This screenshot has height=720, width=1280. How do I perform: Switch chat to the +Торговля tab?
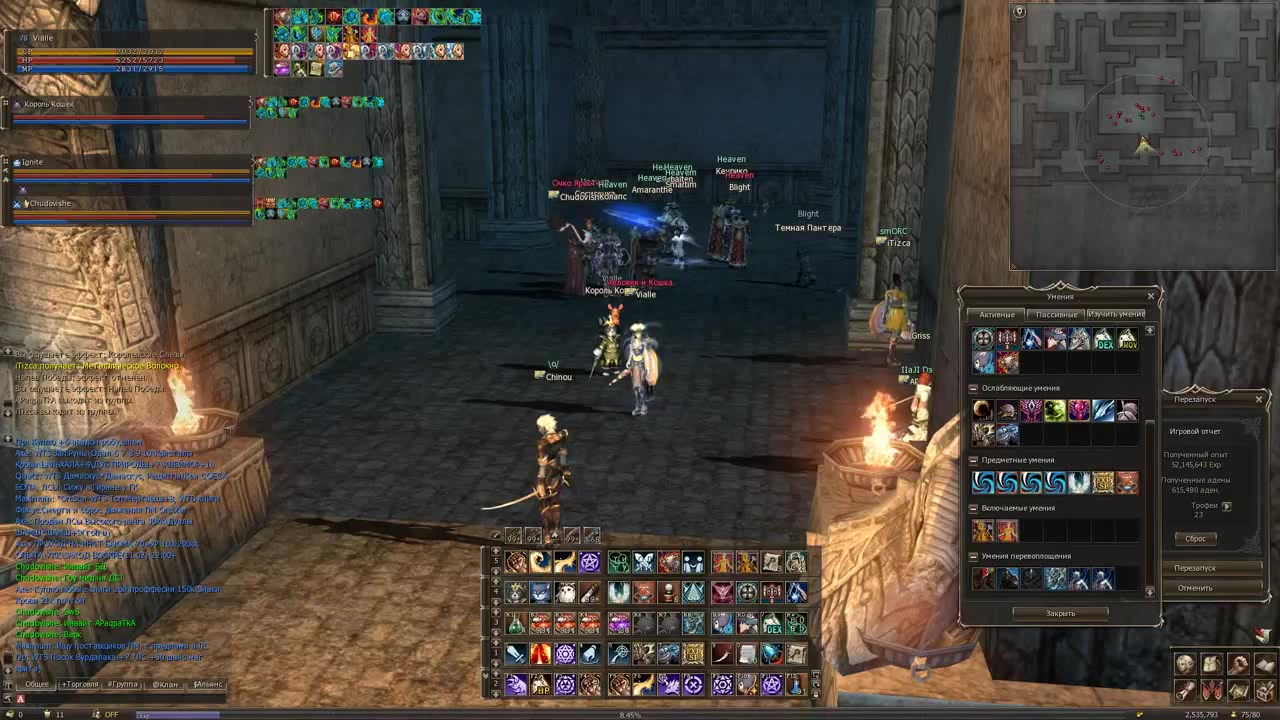[80, 684]
